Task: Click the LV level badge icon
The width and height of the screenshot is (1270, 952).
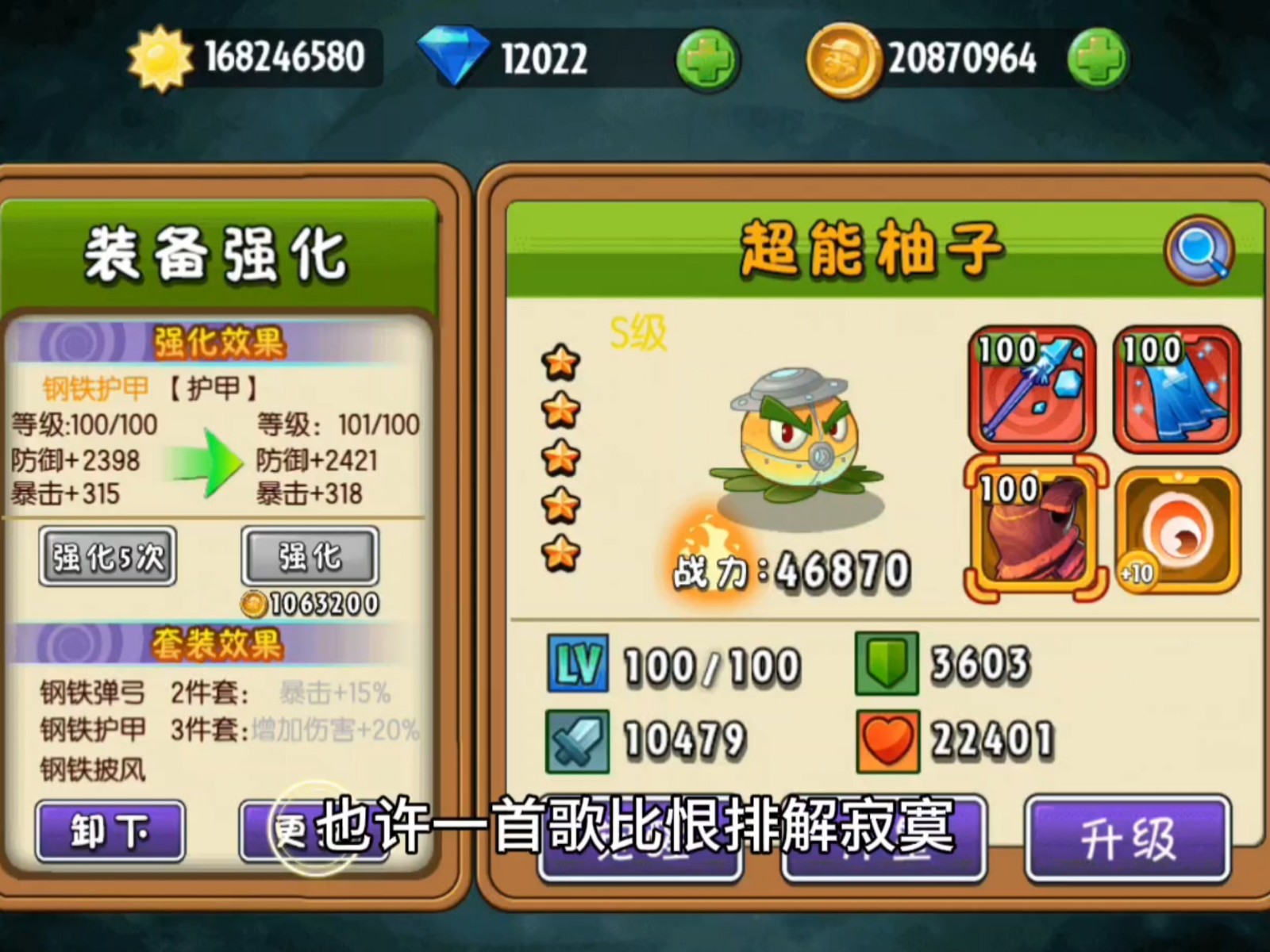Action: point(577,665)
